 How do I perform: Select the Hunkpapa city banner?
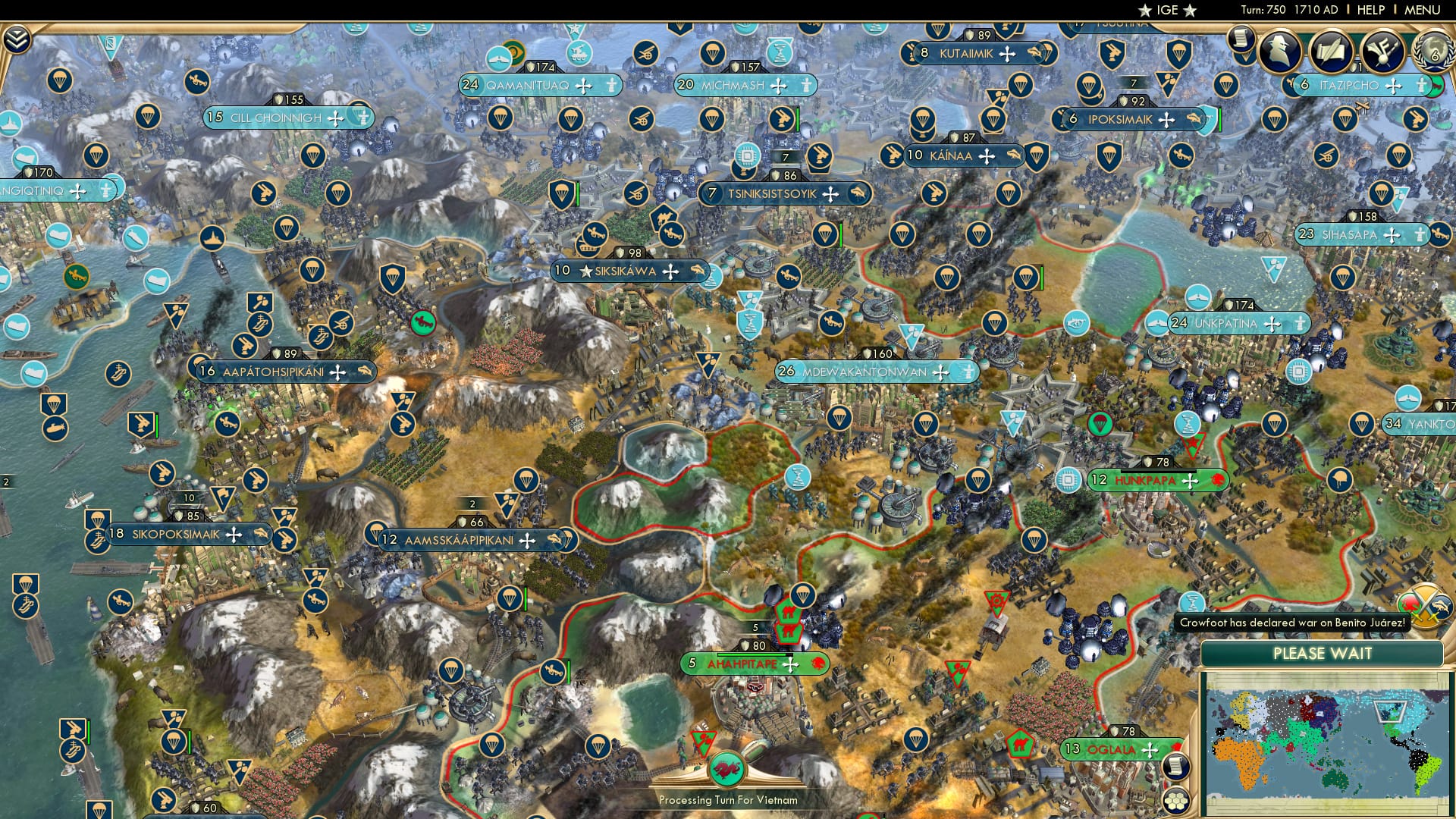[1140, 480]
